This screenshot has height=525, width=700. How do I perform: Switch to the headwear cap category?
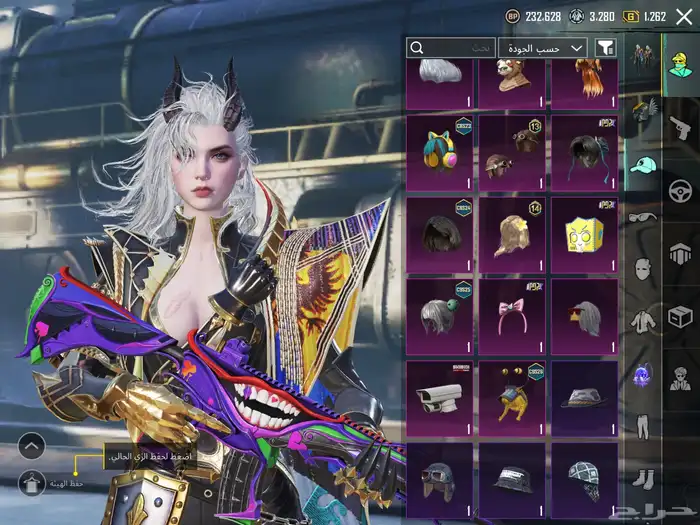point(642,165)
